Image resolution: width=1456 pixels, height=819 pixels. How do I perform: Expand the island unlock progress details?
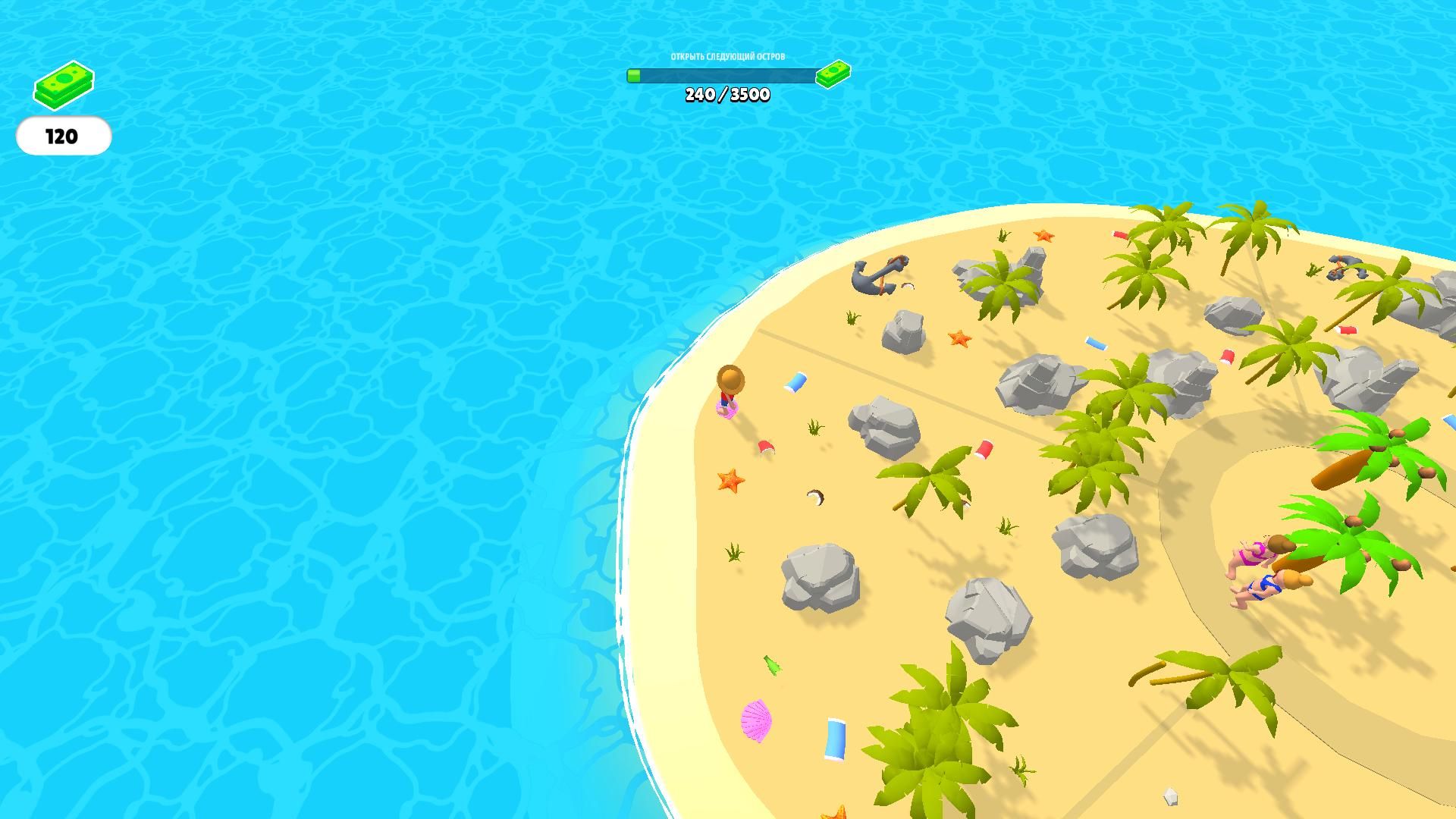tap(728, 75)
